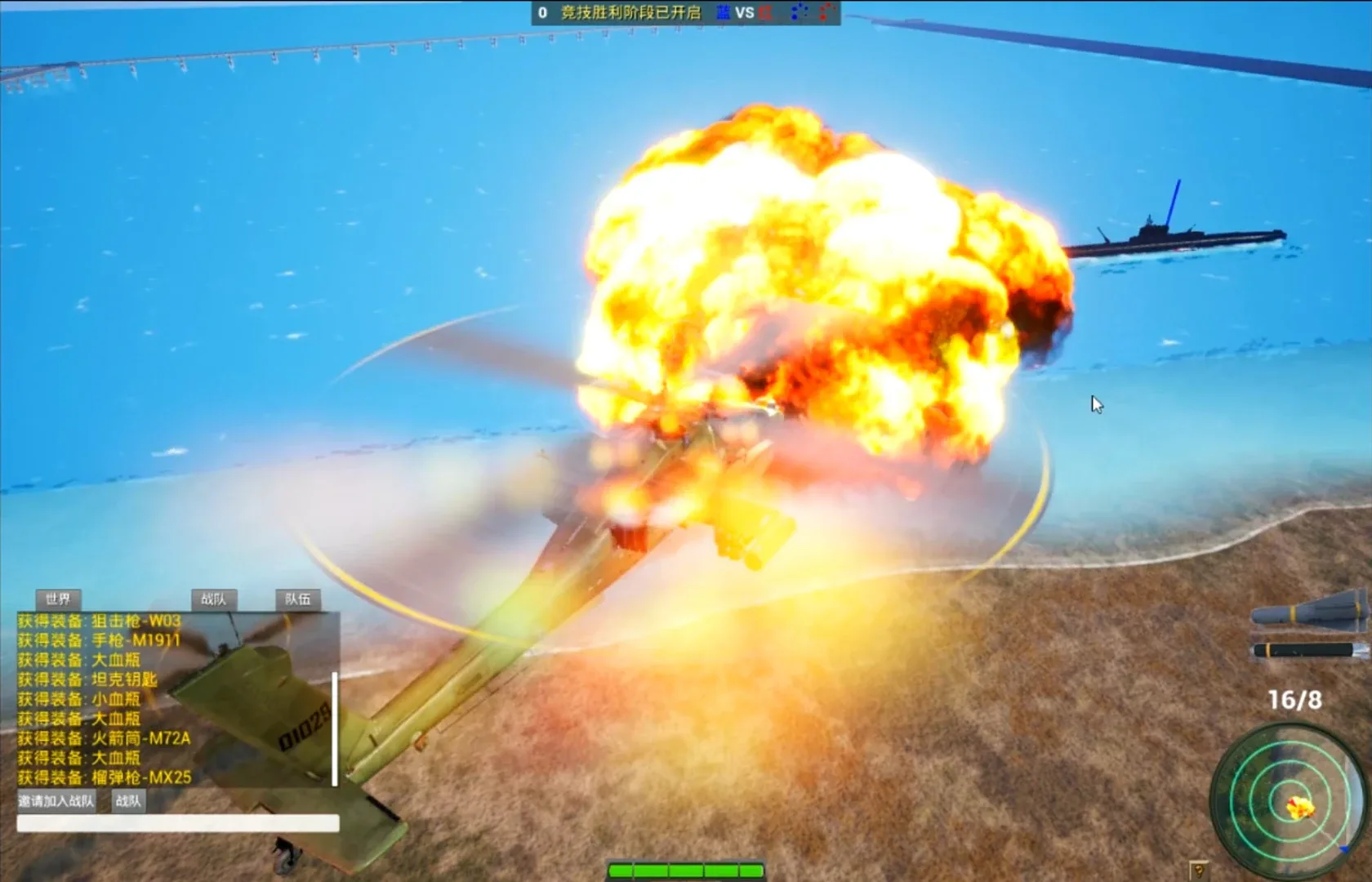Click the red team dots on the scoreboard

(x=826, y=11)
